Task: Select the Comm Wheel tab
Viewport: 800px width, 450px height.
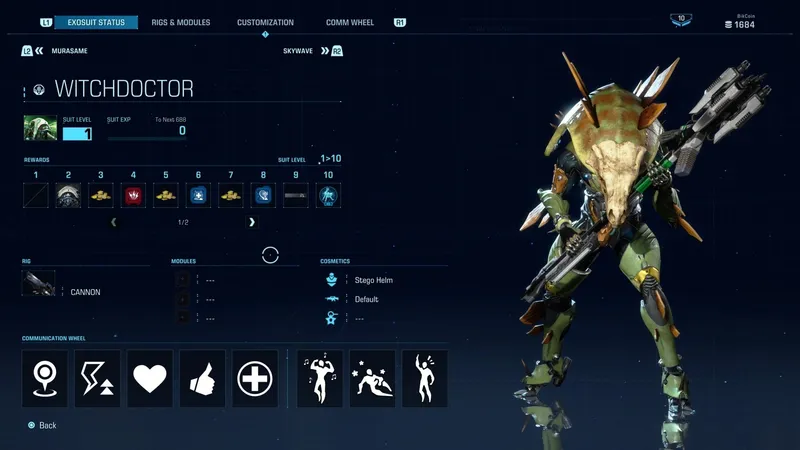Action: pos(350,22)
